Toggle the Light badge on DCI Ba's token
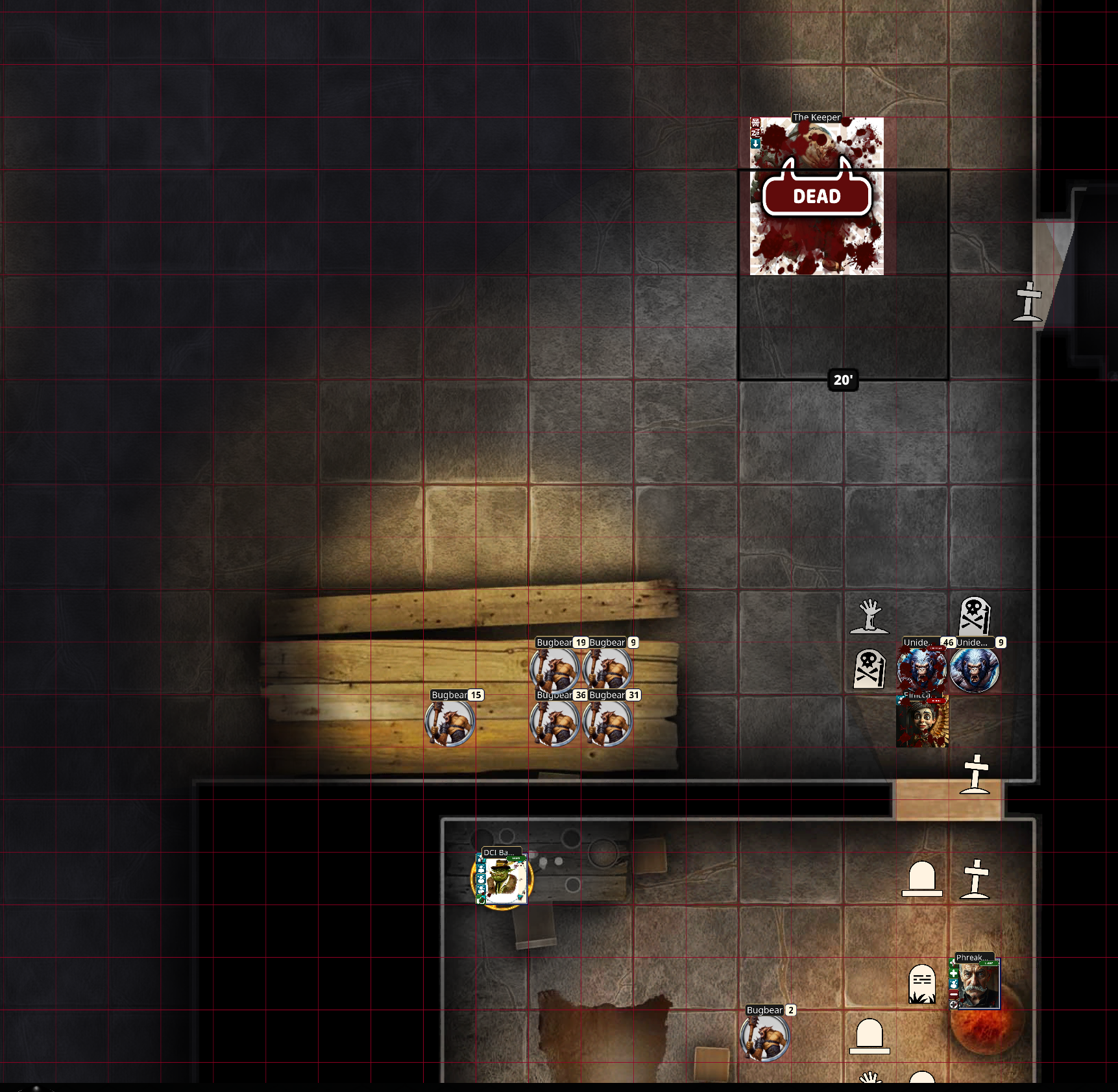This screenshot has width=1118, height=1092. pos(516,858)
